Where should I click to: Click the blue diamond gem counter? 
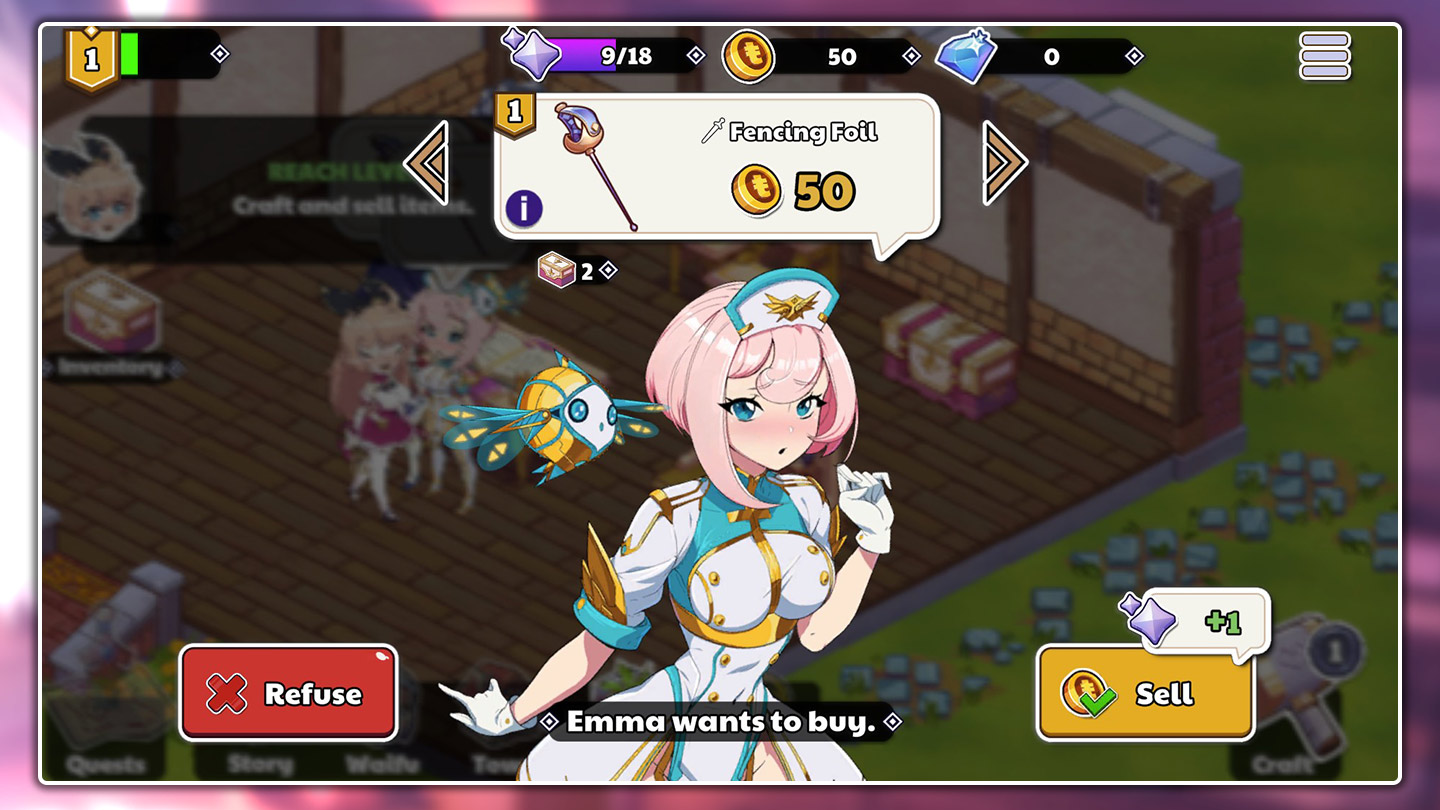coord(1038,56)
